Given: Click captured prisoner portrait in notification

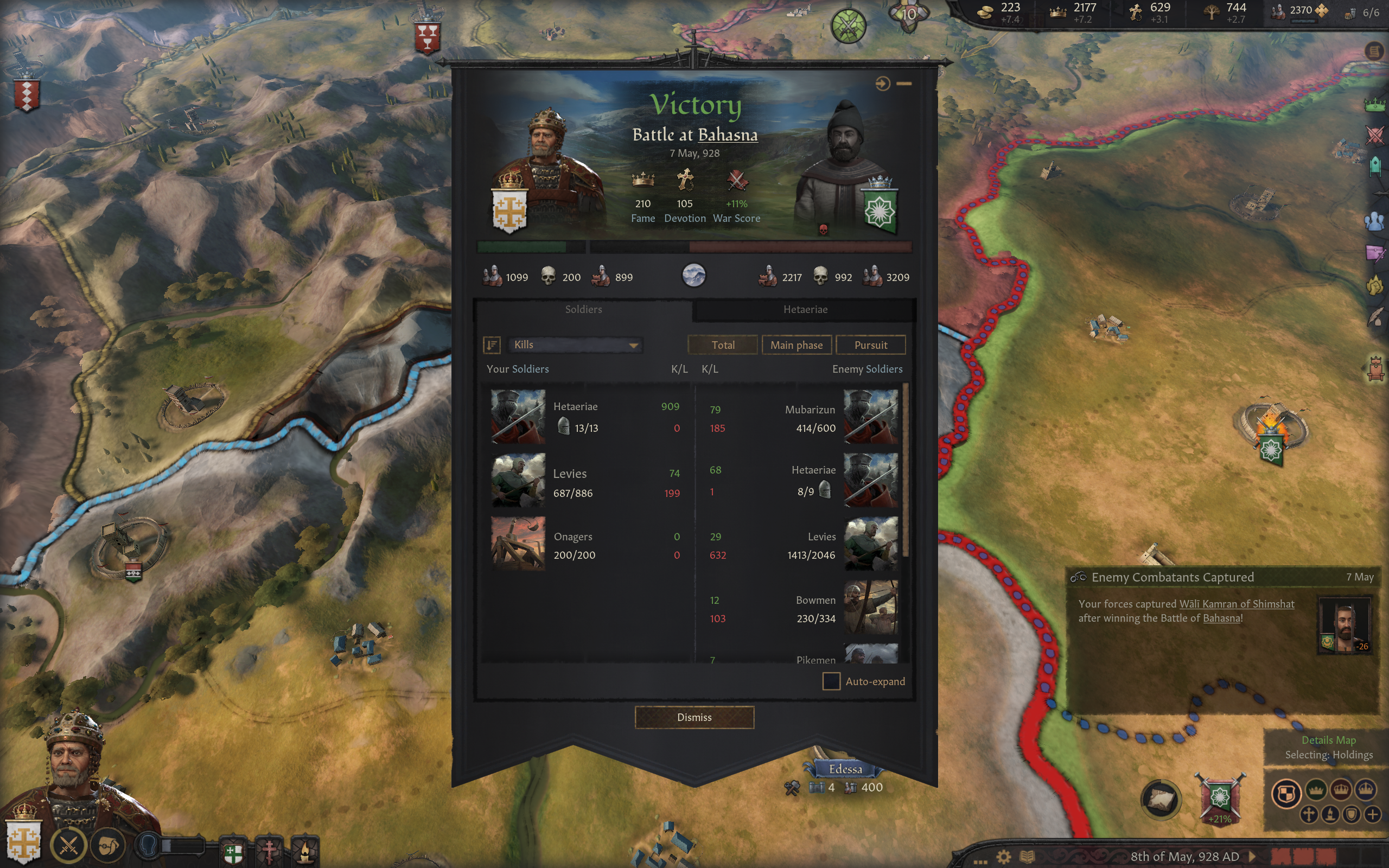Looking at the screenshot, I should pos(1344,624).
